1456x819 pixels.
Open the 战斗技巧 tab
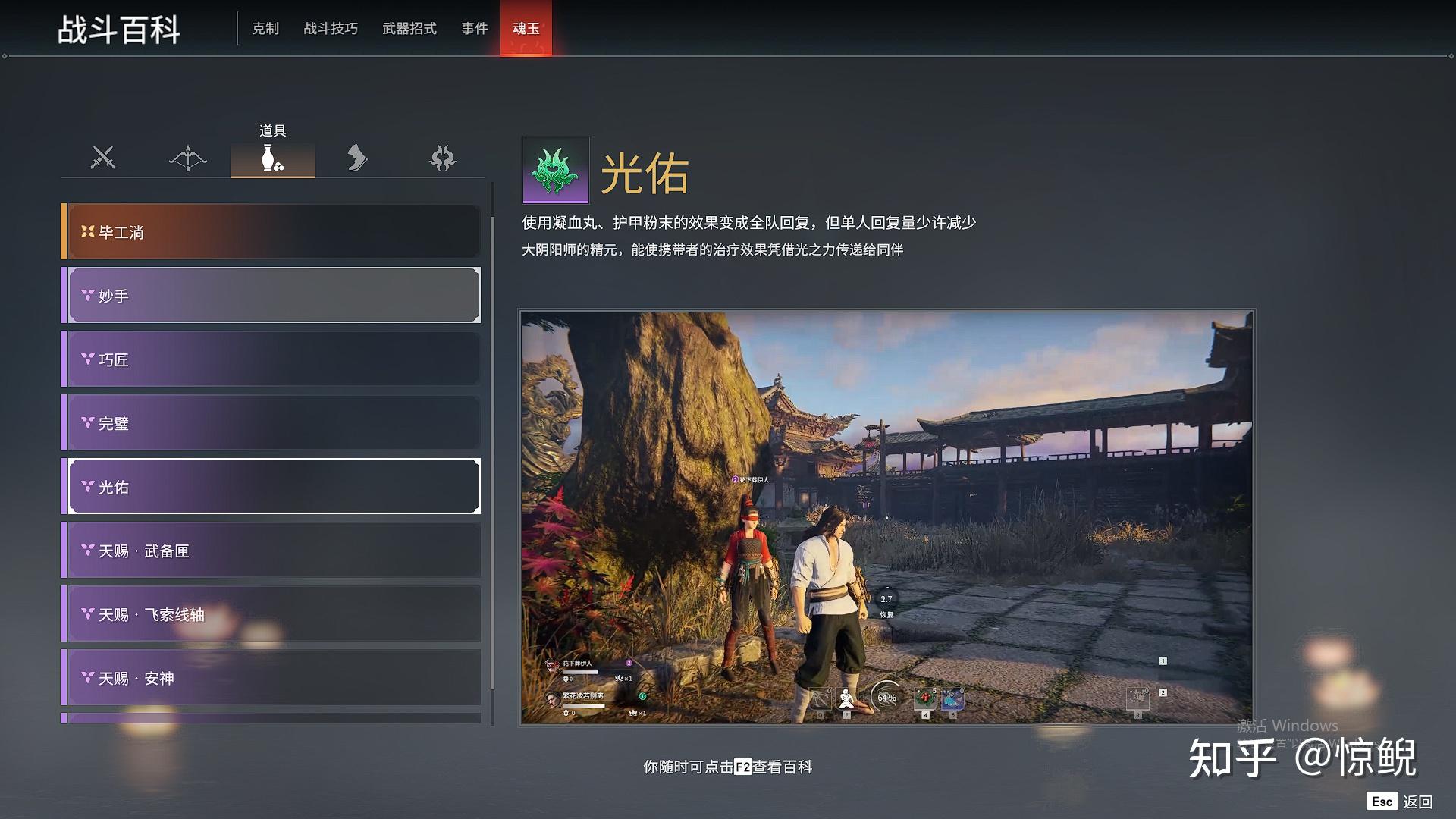(331, 29)
